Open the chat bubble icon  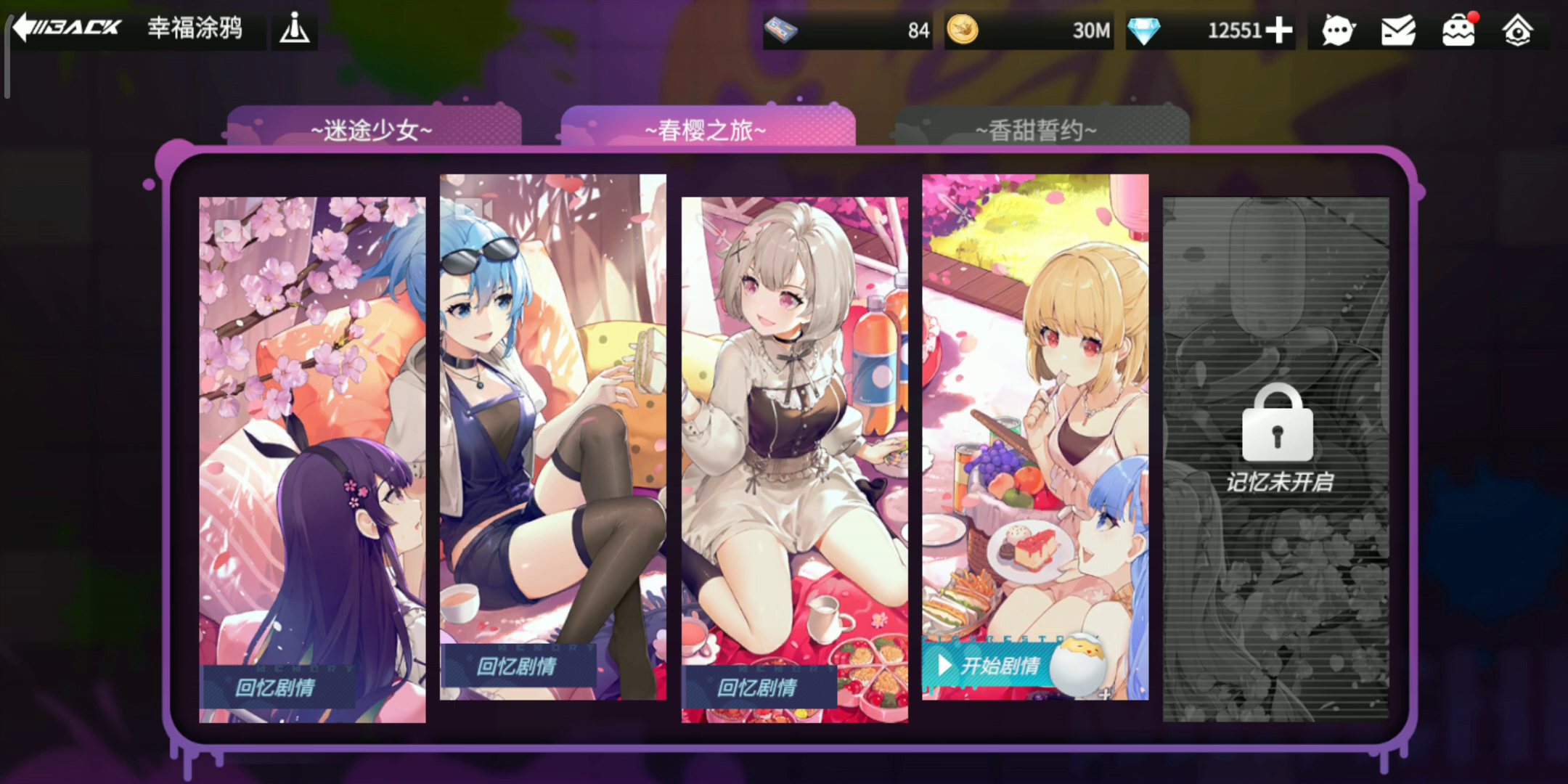tap(1337, 30)
